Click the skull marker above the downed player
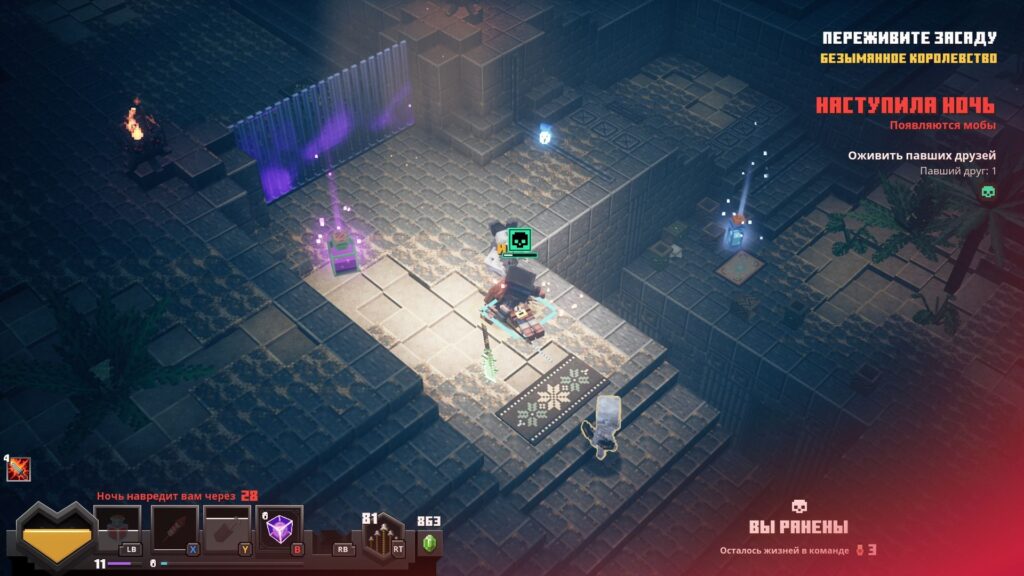This screenshot has width=1024, height=576. point(519,241)
